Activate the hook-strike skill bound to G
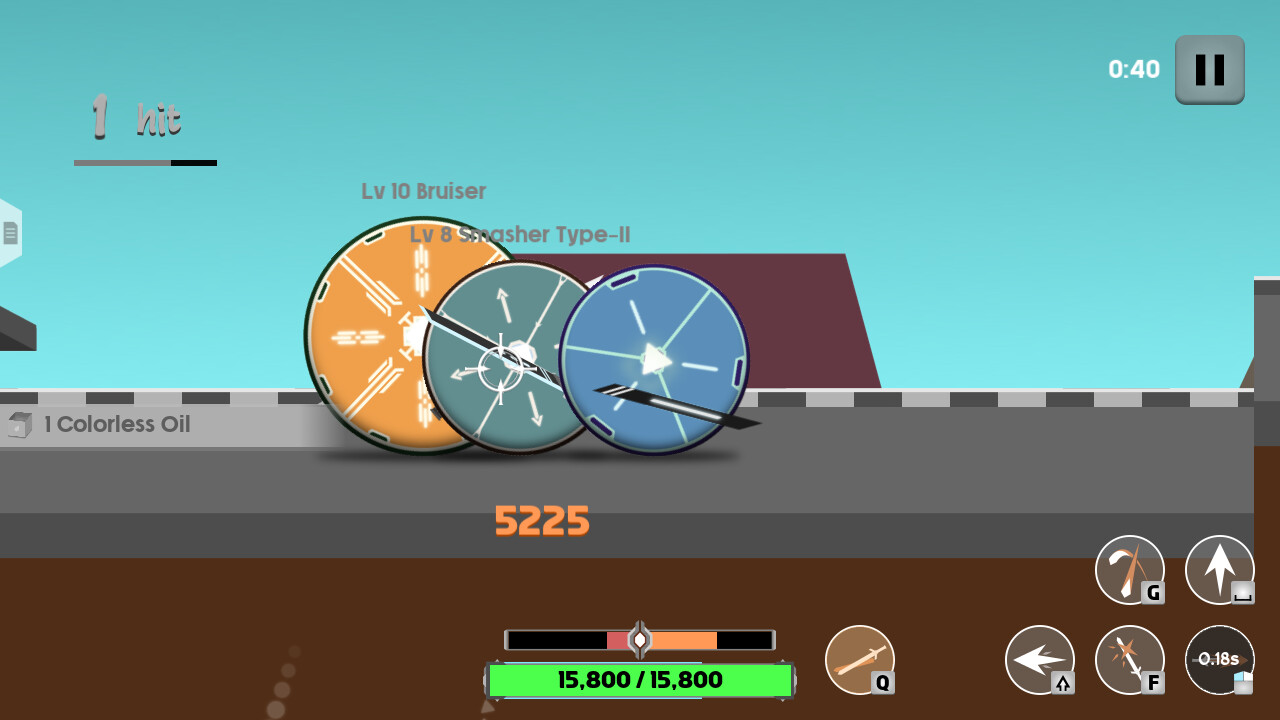The image size is (1280, 720). point(1129,570)
